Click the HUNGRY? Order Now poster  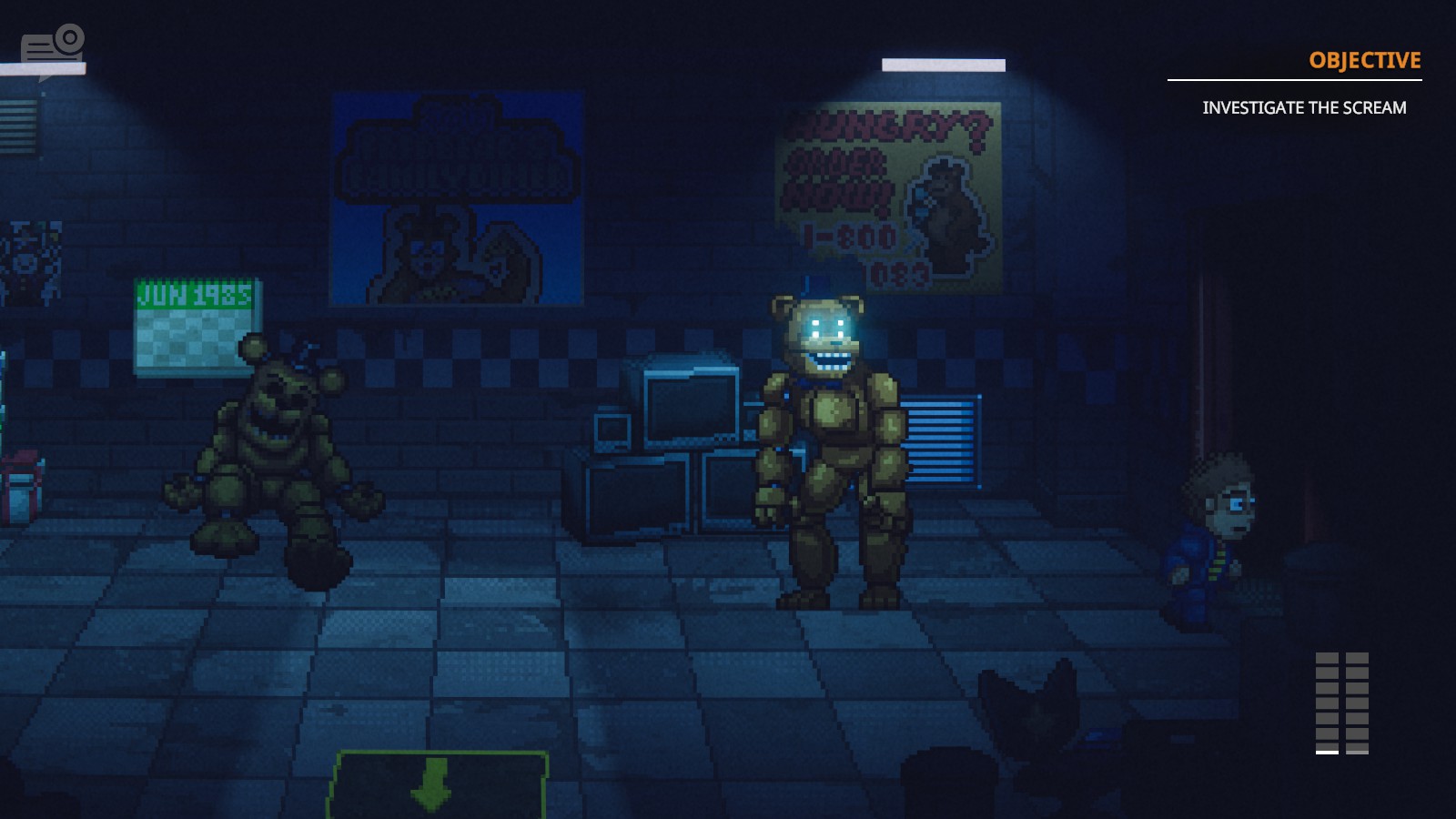[887, 191]
